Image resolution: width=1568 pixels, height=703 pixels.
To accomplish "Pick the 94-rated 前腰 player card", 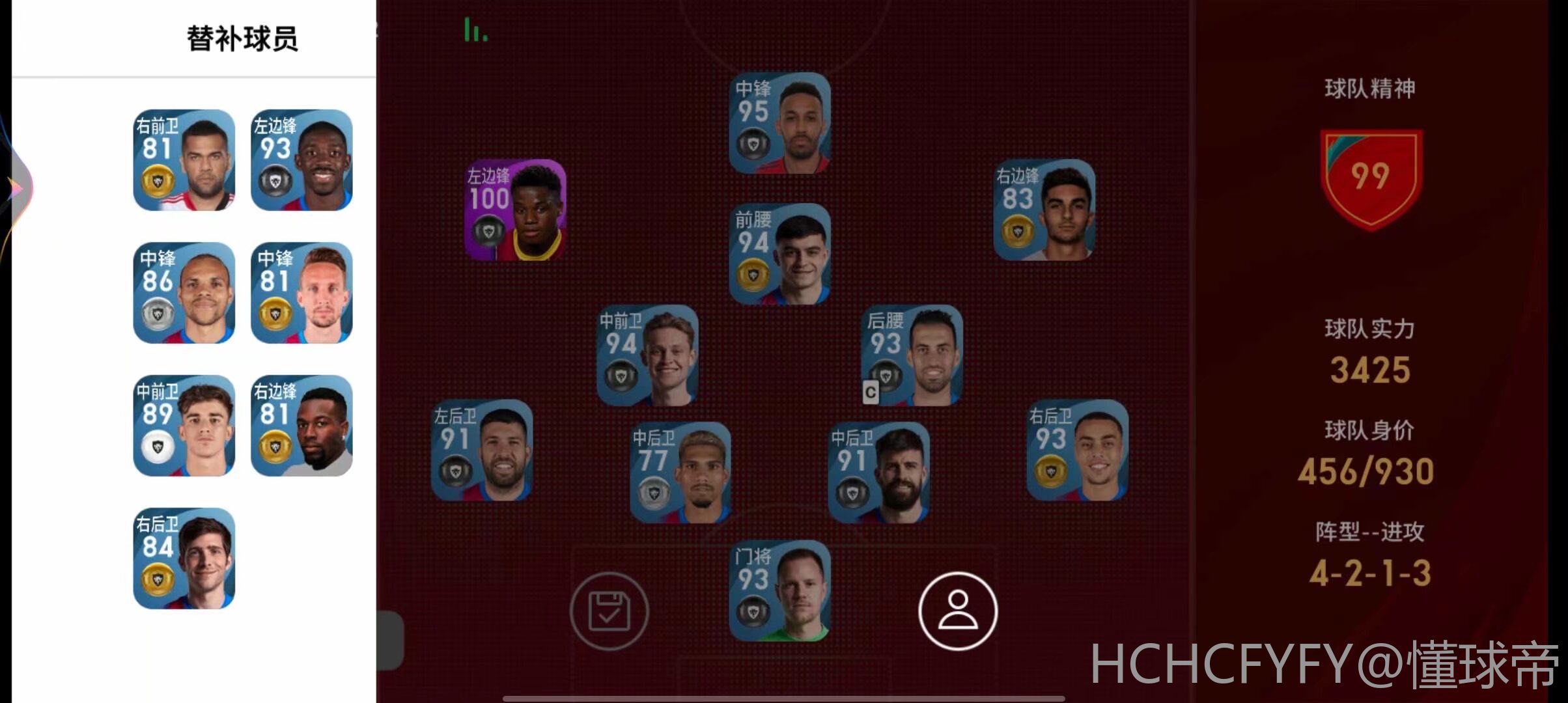I will (x=779, y=255).
